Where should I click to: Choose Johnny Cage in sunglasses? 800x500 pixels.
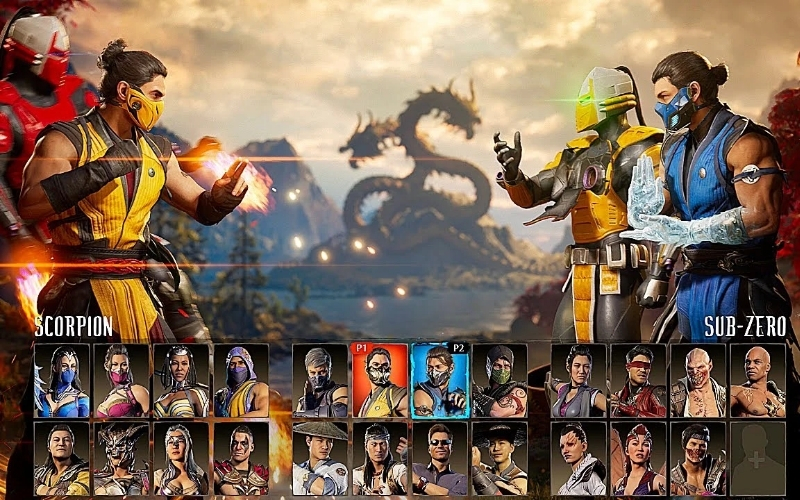[439, 458]
